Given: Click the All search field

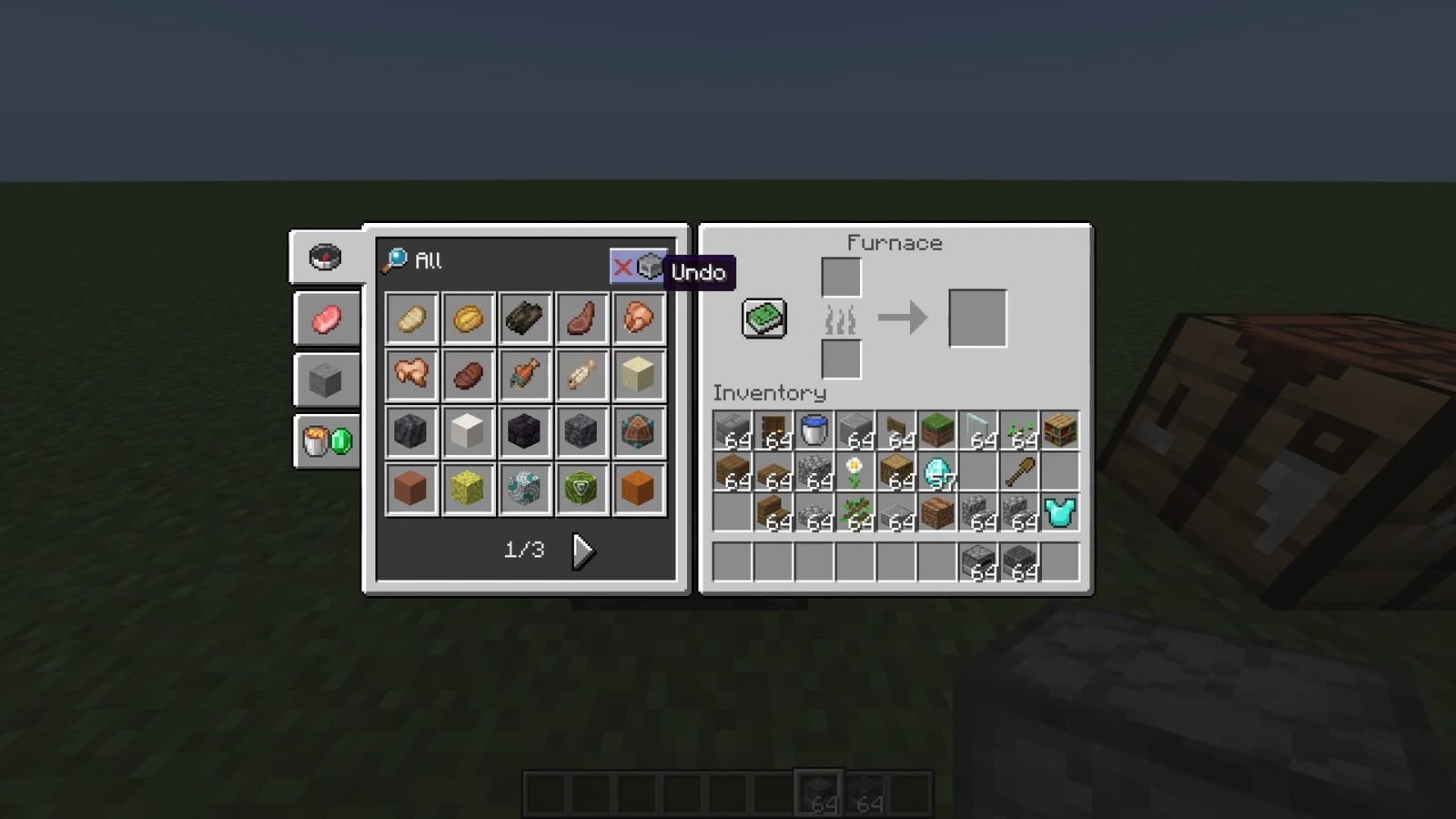Looking at the screenshot, I should [x=428, y=261].
